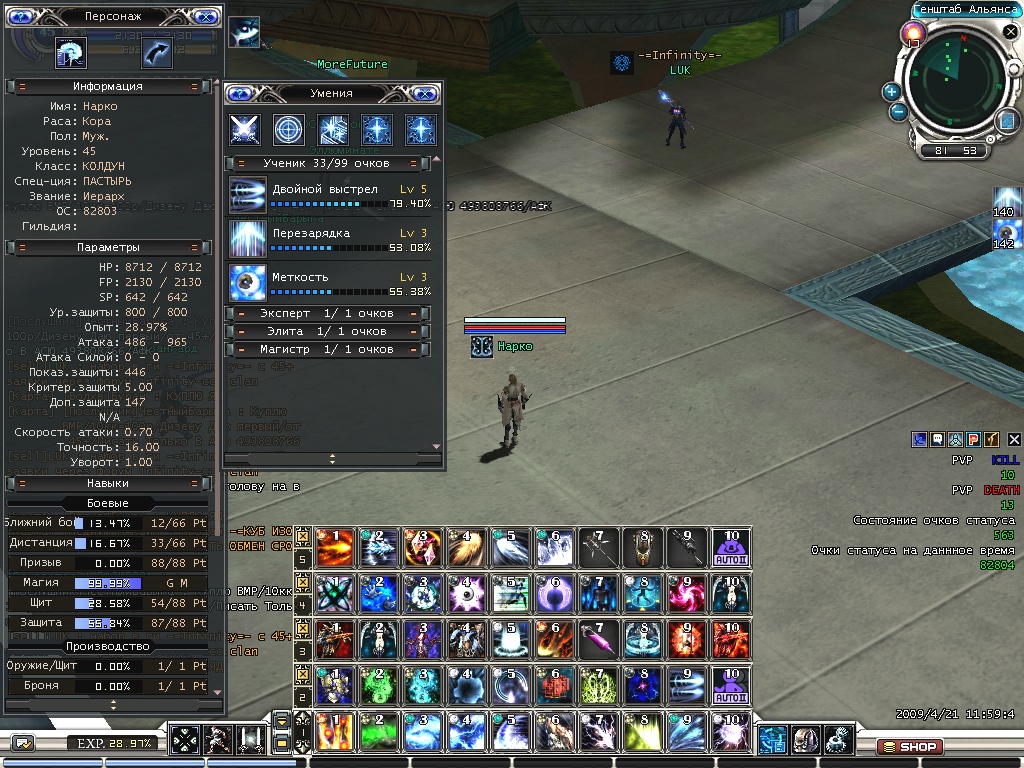Image resolution: width=1024 pixels, height=768 pixels.
Task: Expand the Элита skill section
Action: click(x=329, y=332)
